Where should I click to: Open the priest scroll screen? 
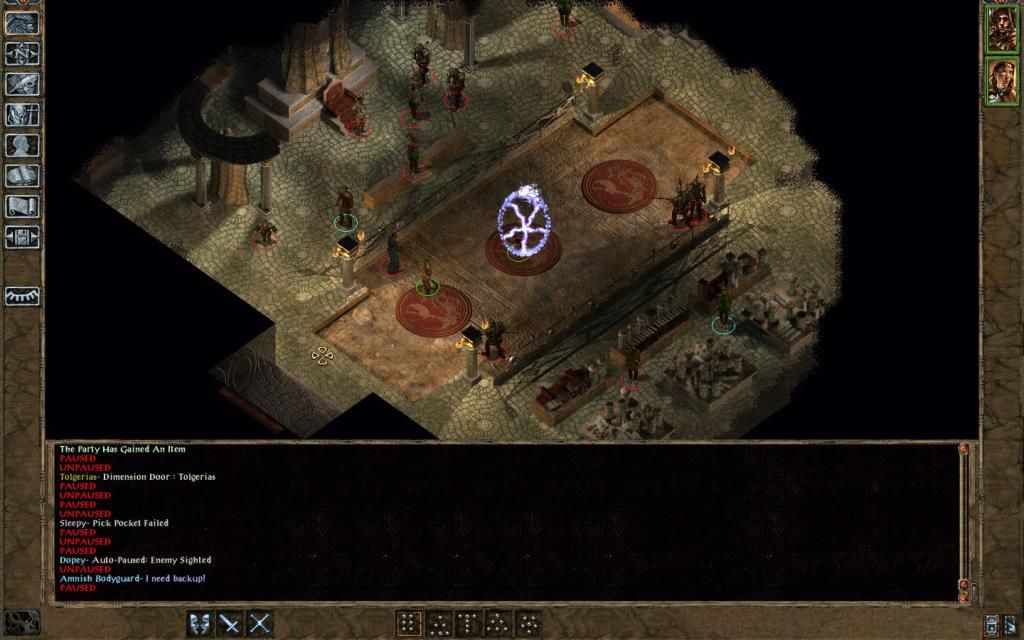(x=22, y=206)
